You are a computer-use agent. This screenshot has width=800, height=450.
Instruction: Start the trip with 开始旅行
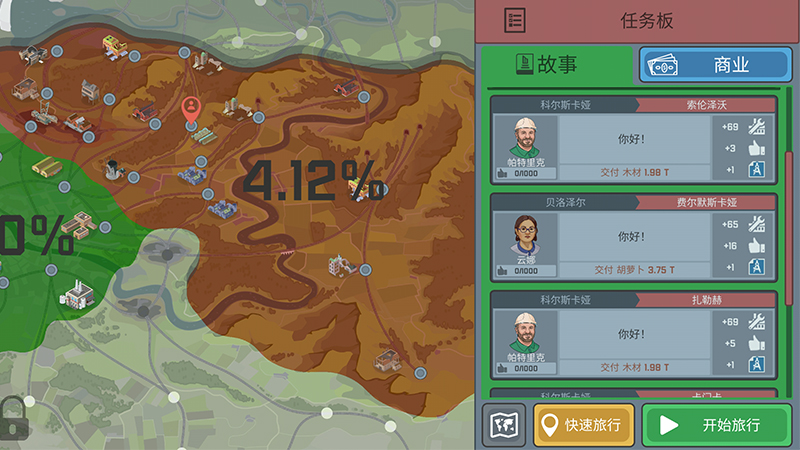(716, 425)
